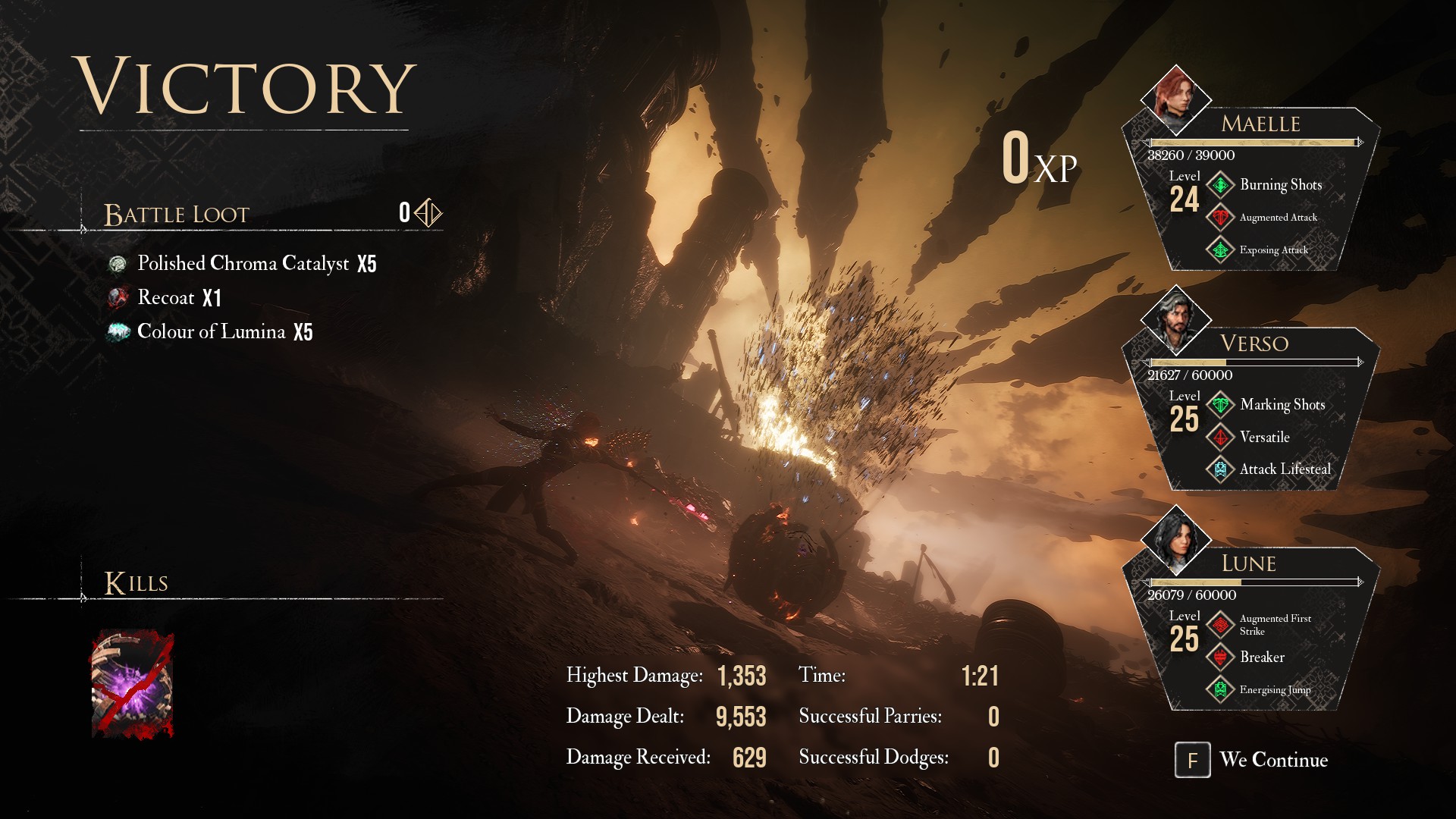Click Maelle's Augmented Attack icon
1456x819 pixels.
[1220, 218]
